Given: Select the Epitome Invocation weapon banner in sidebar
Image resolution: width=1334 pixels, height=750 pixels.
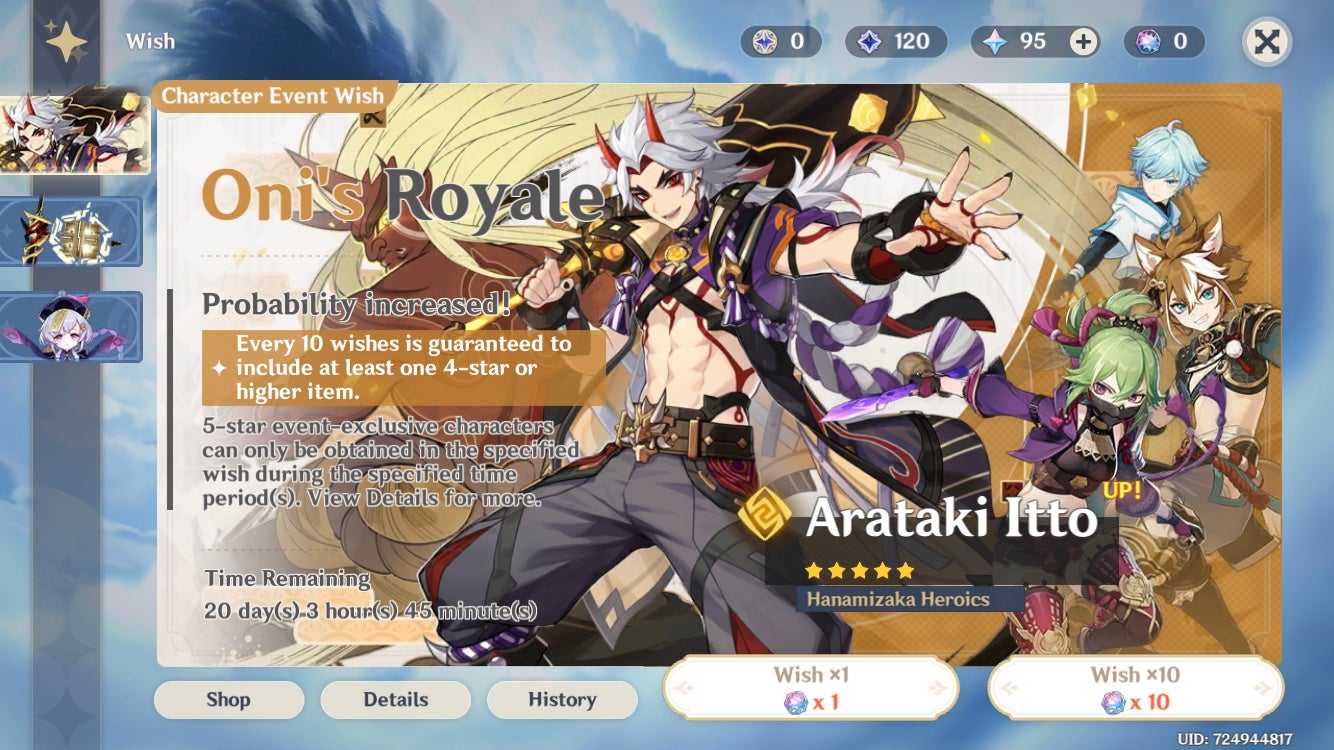Looking at the screenshot, I should (70, 230).
